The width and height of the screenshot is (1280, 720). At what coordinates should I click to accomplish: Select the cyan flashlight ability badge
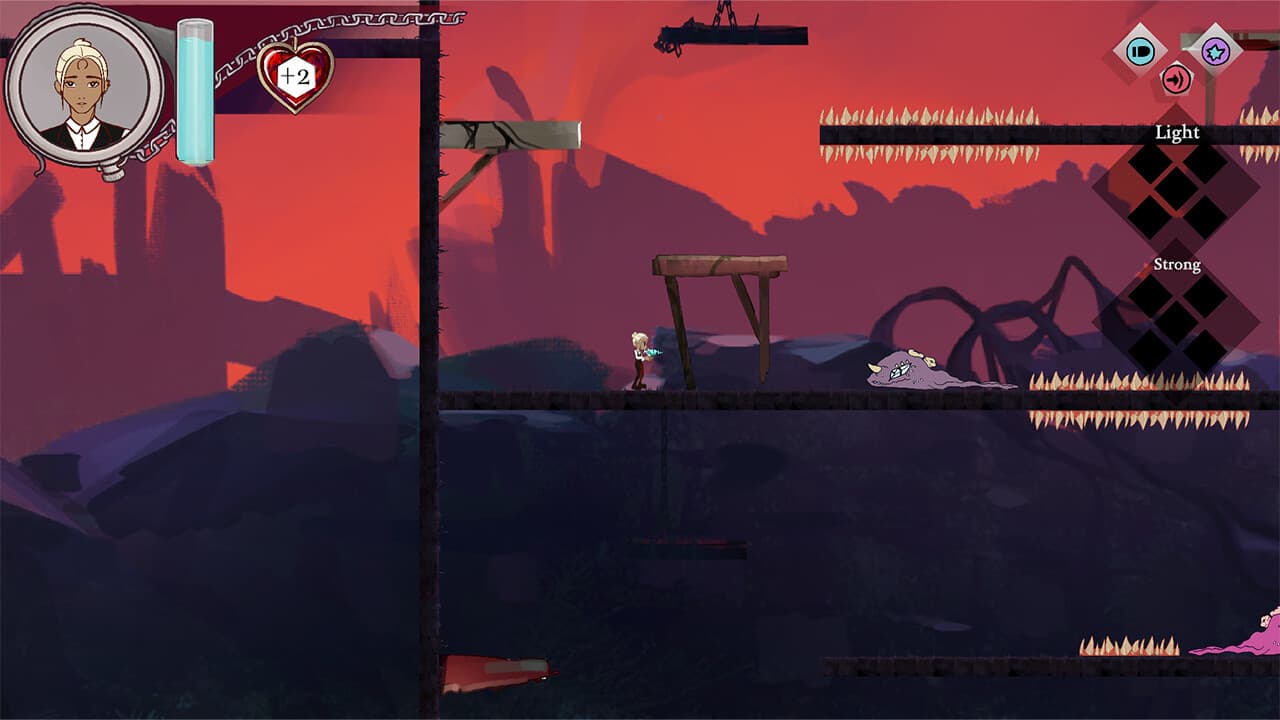[x=1140, y=51]
